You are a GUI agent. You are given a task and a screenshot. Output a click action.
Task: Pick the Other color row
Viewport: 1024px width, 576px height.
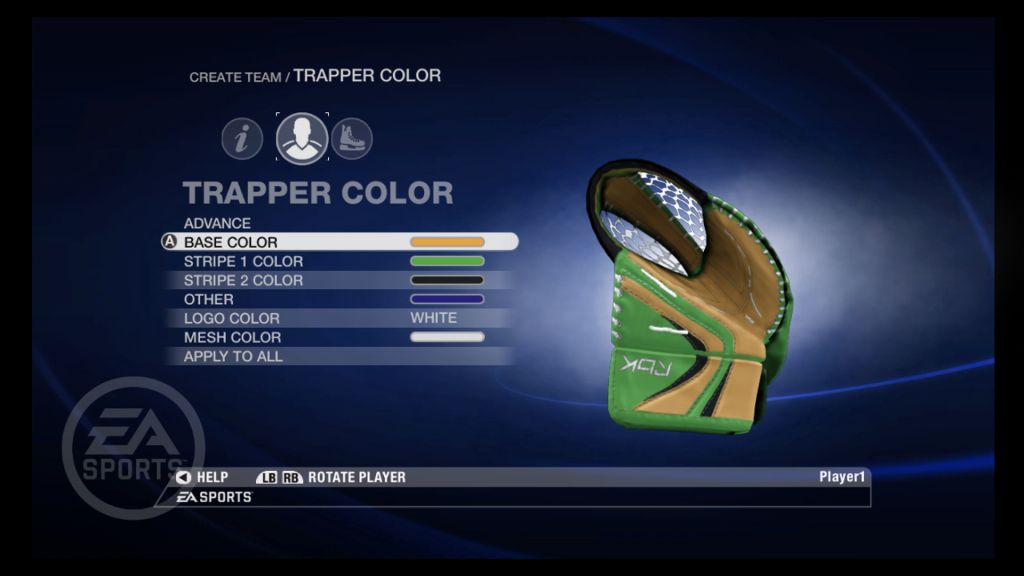209,299
